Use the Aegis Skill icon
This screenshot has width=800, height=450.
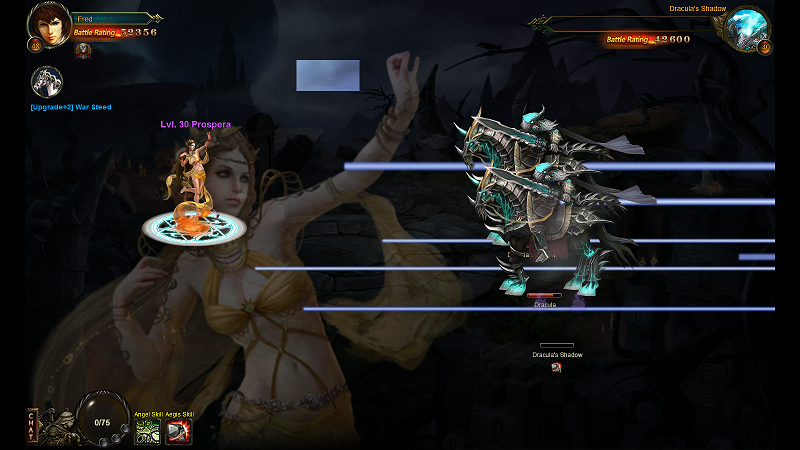[179, 431]
